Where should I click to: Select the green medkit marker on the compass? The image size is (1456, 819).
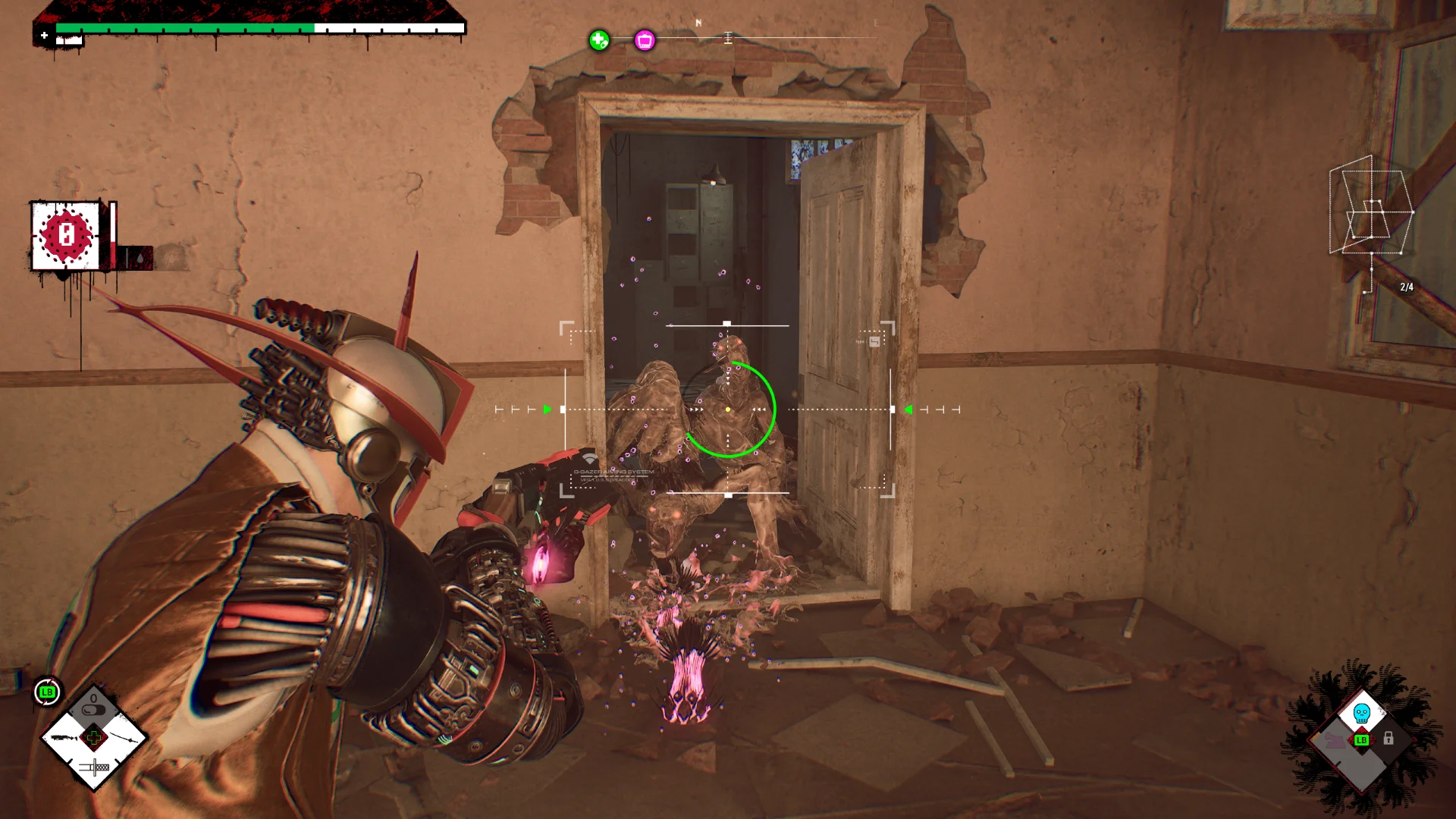(598, 40)
